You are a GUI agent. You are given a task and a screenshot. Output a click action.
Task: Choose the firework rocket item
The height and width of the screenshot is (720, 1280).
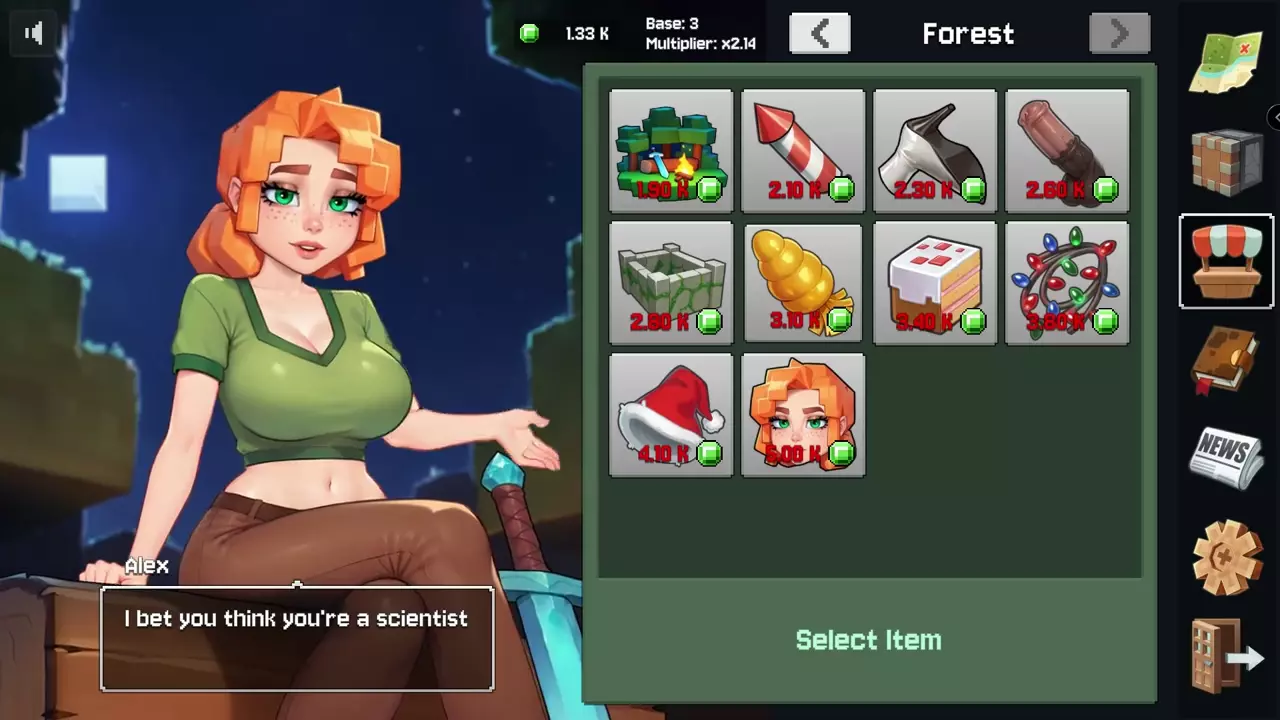tap(803, 151)
